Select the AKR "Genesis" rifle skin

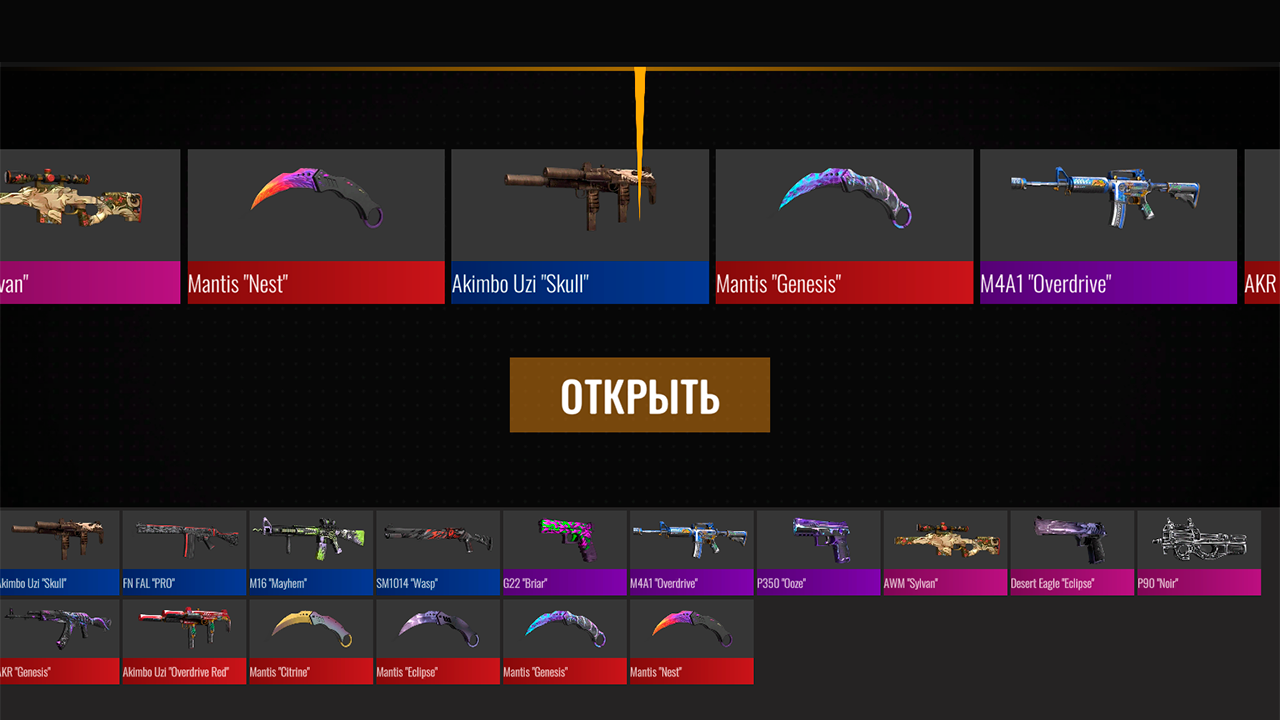click(x=56, y=635)
